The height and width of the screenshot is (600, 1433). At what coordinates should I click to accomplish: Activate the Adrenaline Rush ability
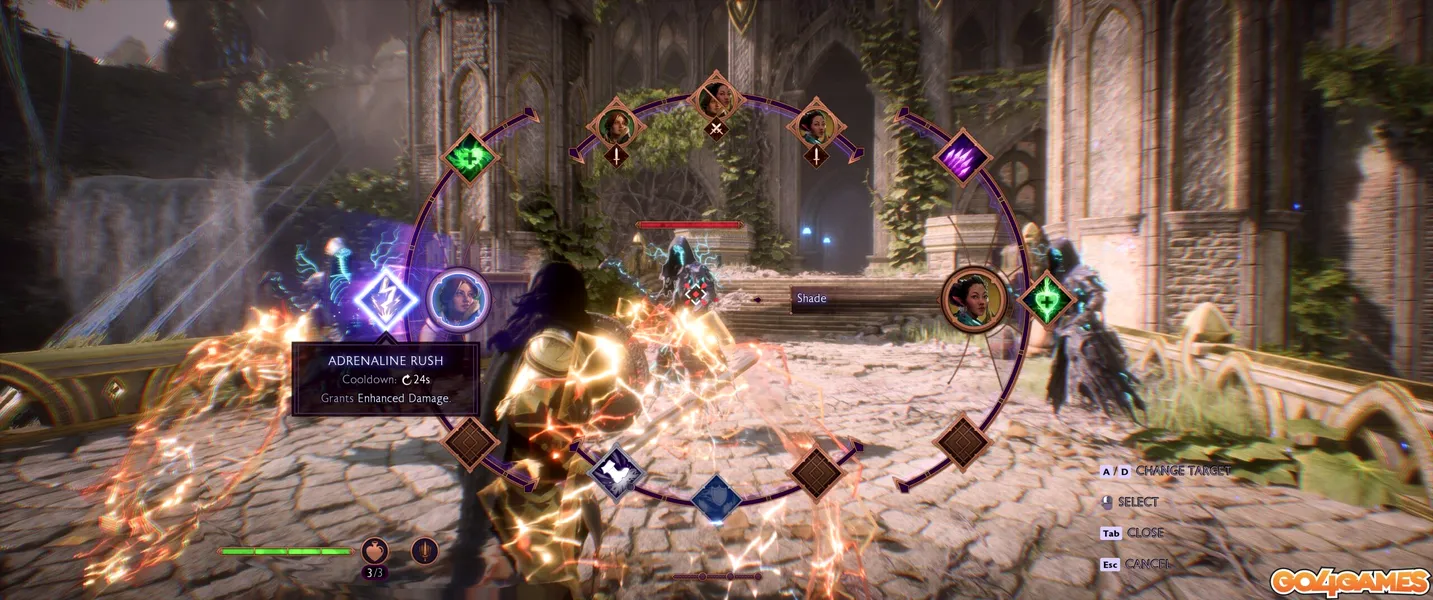click(x=385, y=298)
